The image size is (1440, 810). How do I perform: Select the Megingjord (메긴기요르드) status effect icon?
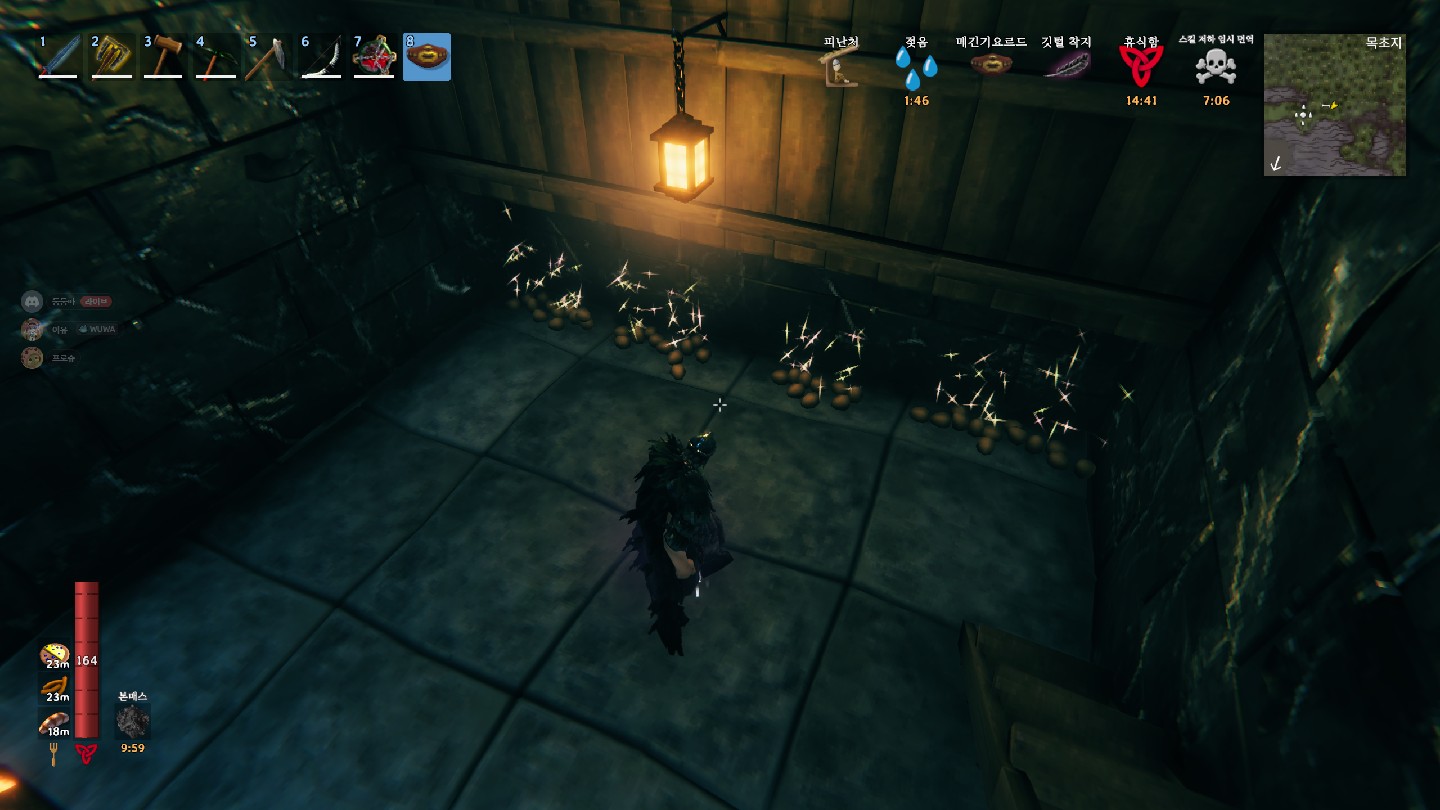click(x=991, y=65)
